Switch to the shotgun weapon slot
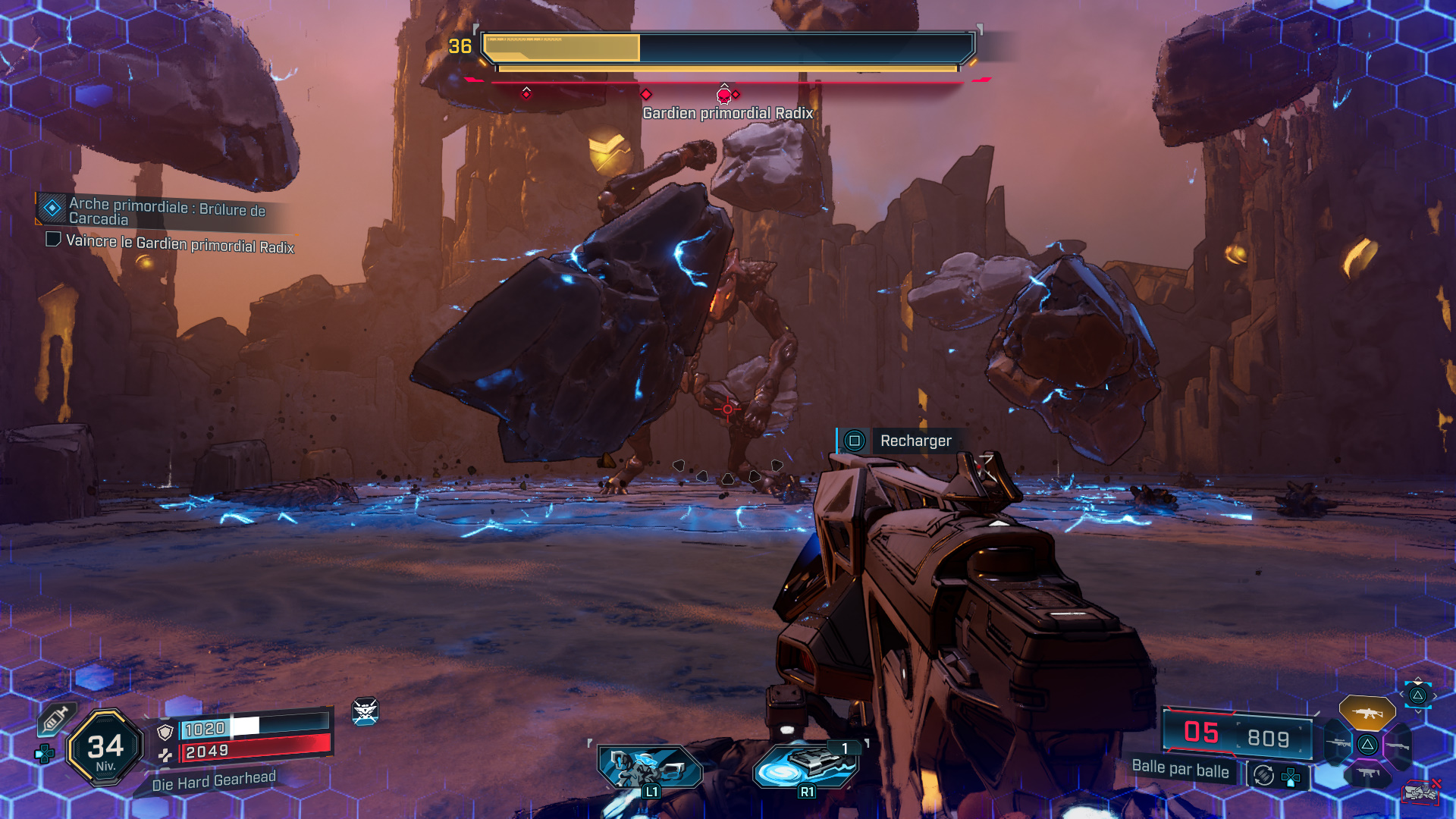Viewport: 1456px width, 819px height. click(1398, 746)
